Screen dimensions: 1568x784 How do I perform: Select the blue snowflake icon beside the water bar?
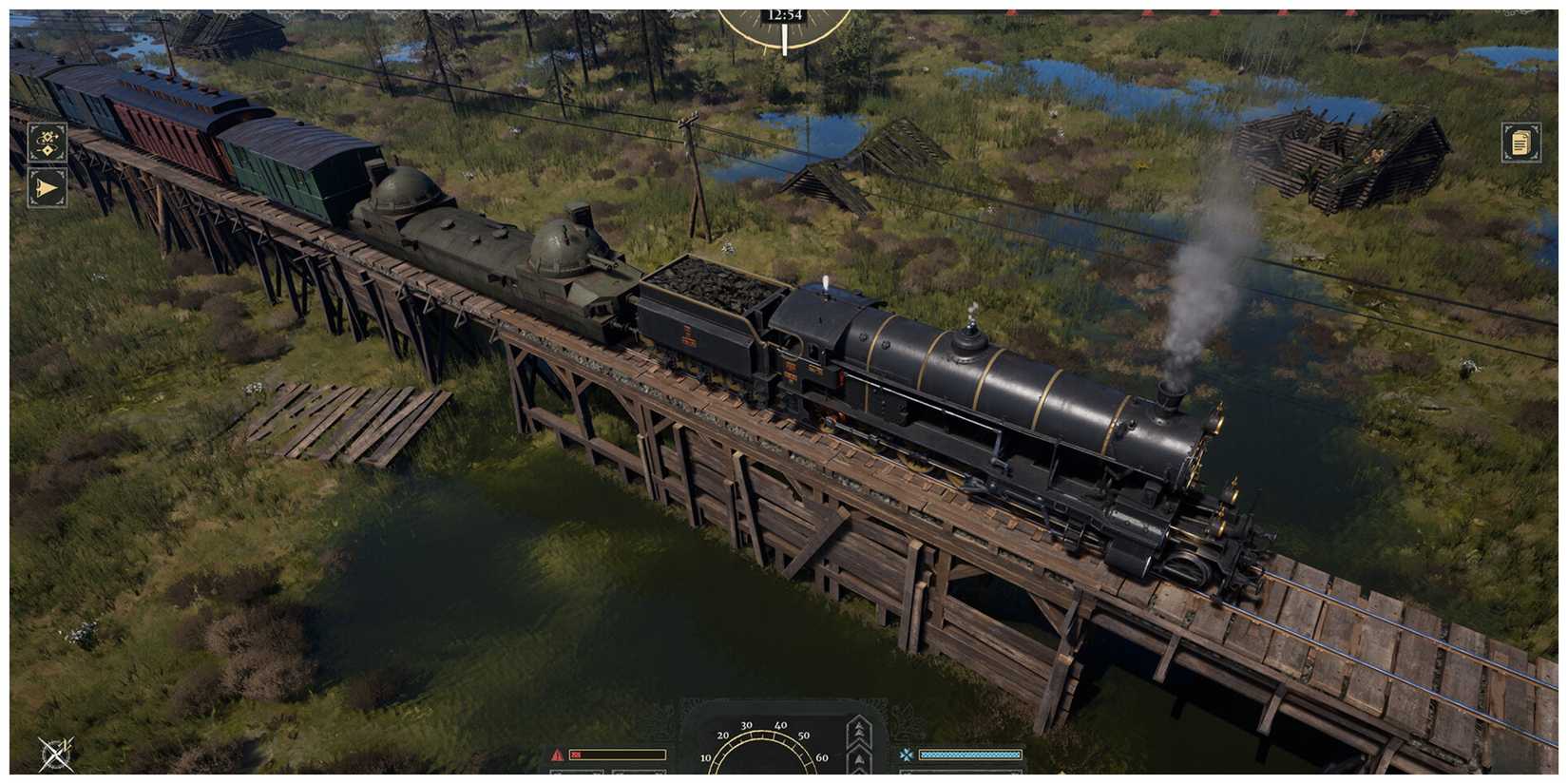pos(908,754)
